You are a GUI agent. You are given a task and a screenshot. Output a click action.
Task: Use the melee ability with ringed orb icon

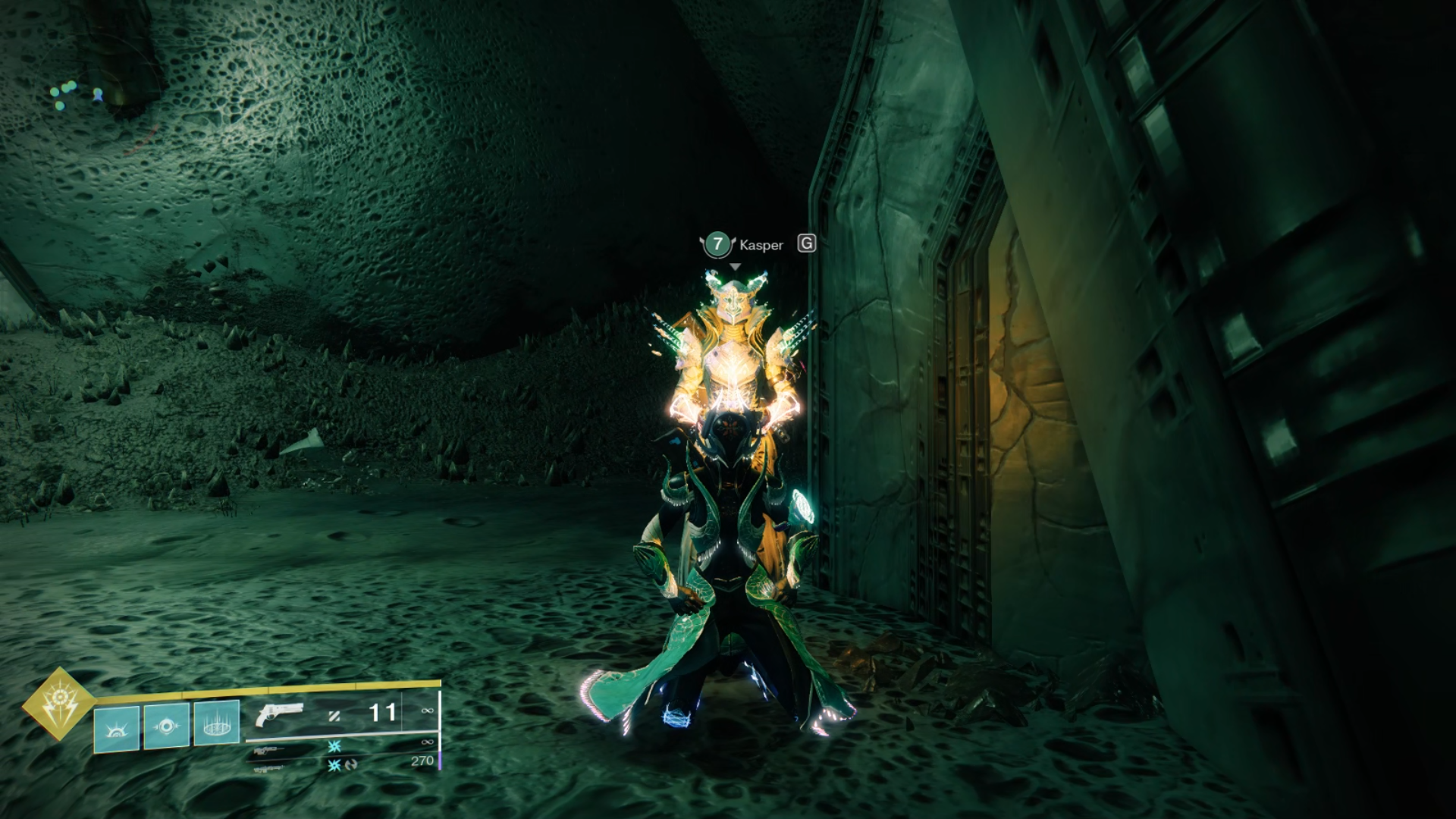[167, 726]
